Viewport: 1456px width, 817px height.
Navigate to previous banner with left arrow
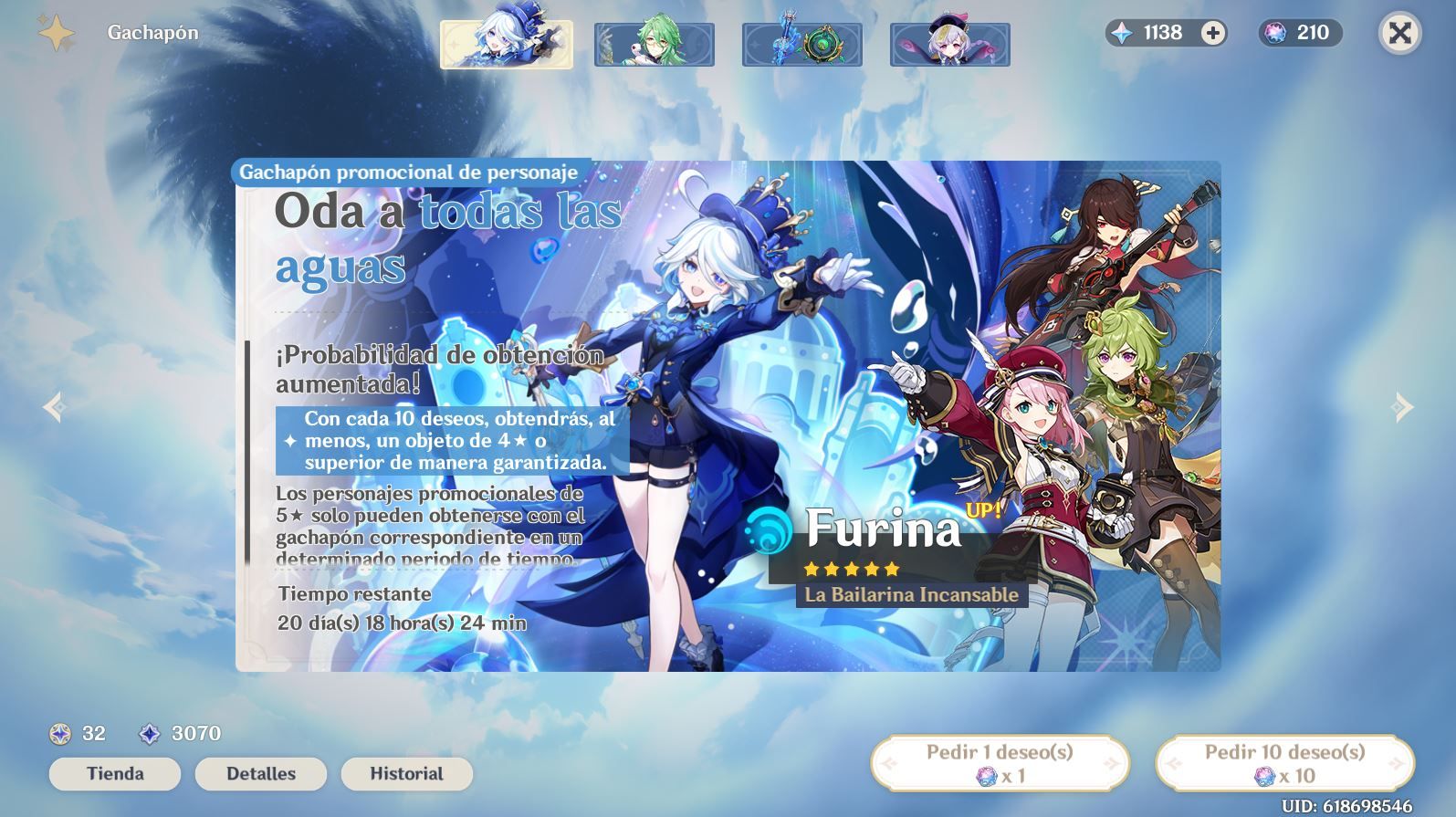click(55, 408)
